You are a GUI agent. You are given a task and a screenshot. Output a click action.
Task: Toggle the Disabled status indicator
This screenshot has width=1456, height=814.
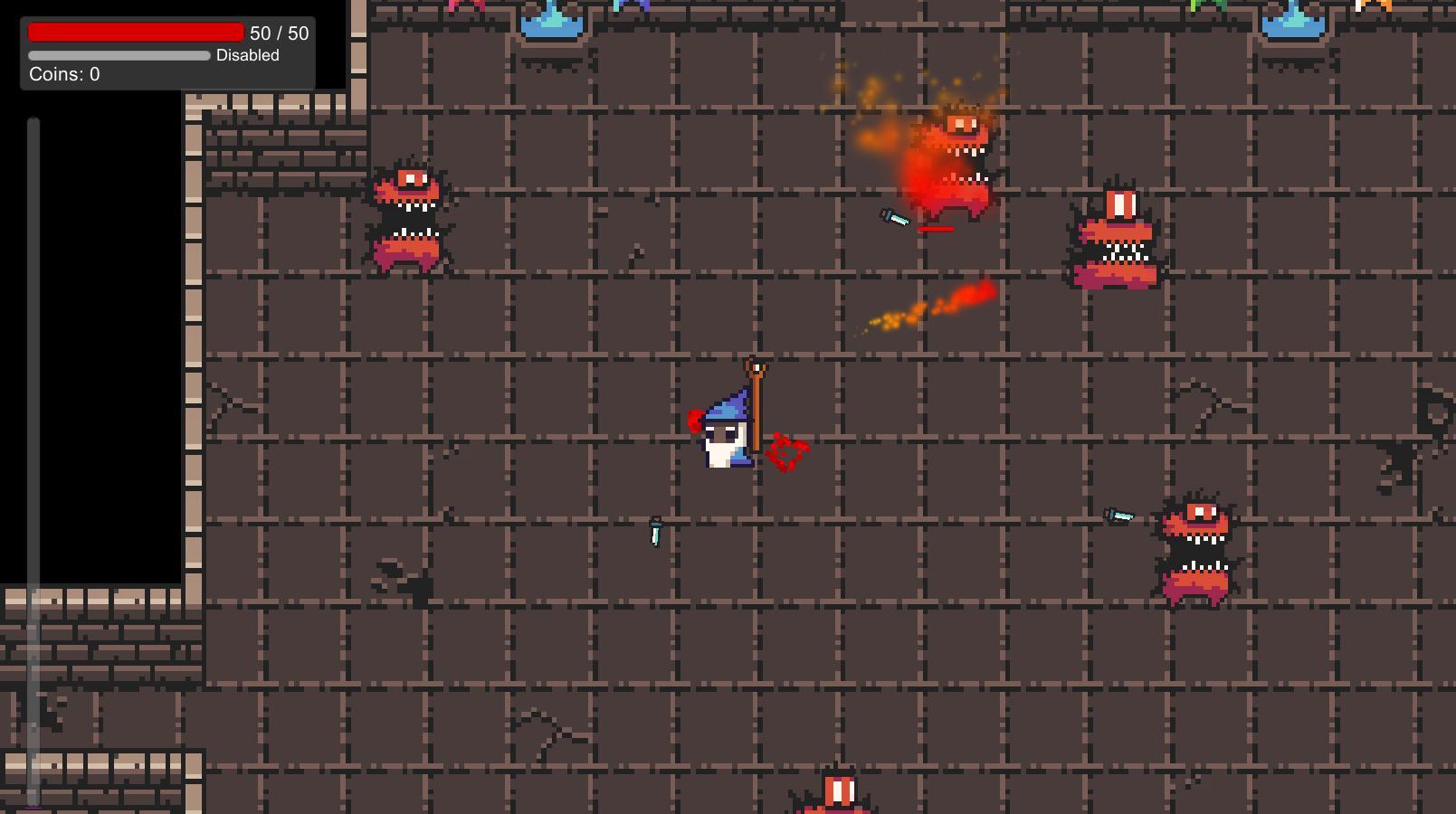247,55
